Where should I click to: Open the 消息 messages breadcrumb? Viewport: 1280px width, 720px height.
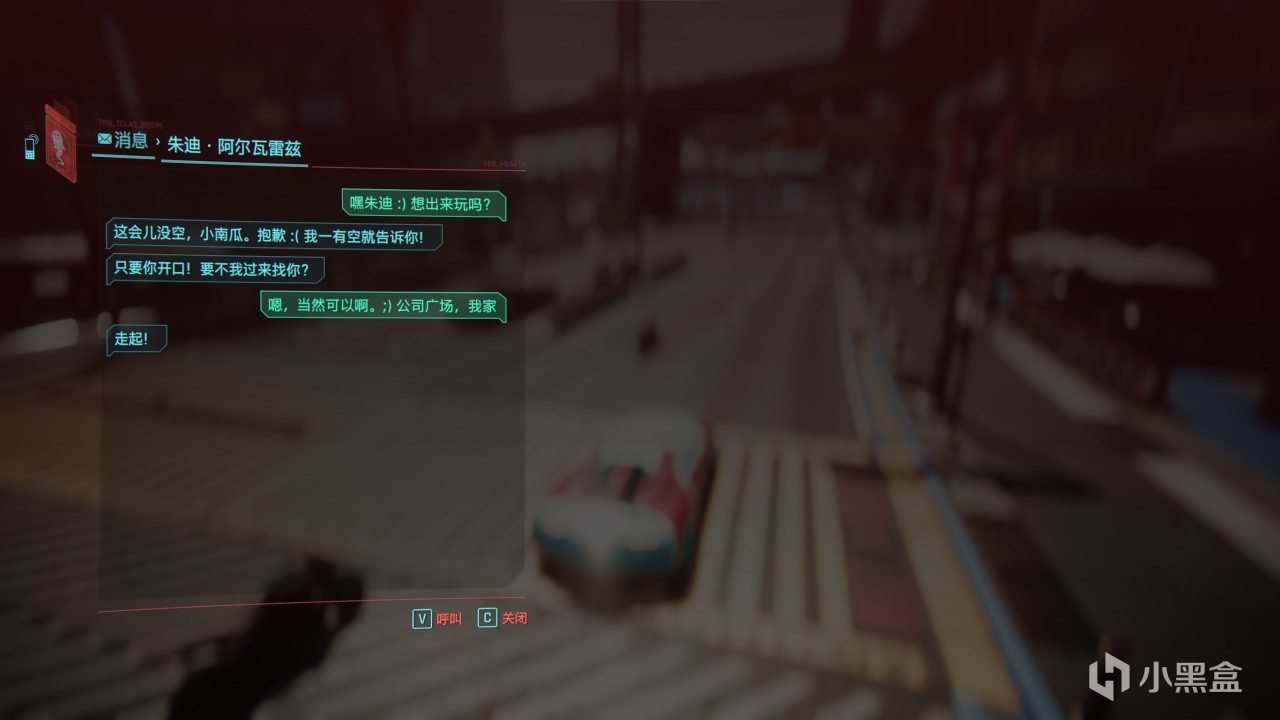point(122,141)
